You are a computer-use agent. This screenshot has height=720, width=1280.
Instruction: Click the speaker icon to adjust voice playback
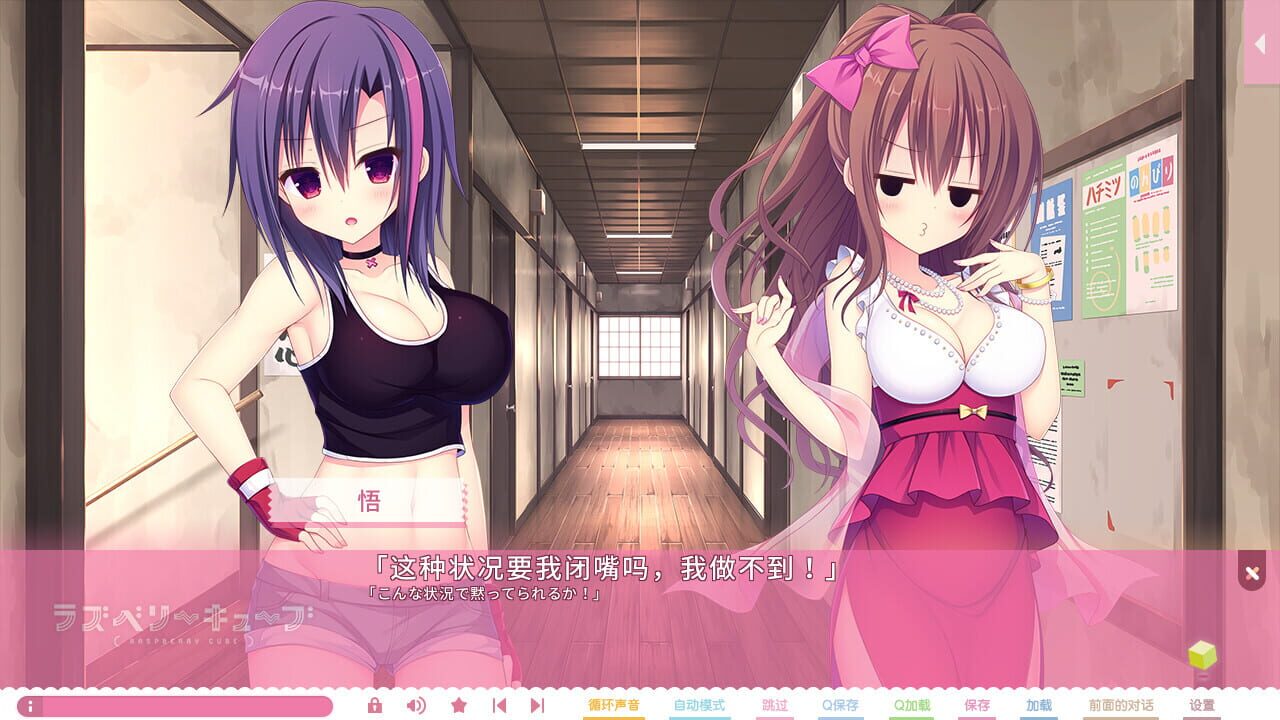[x=416, y=704]
